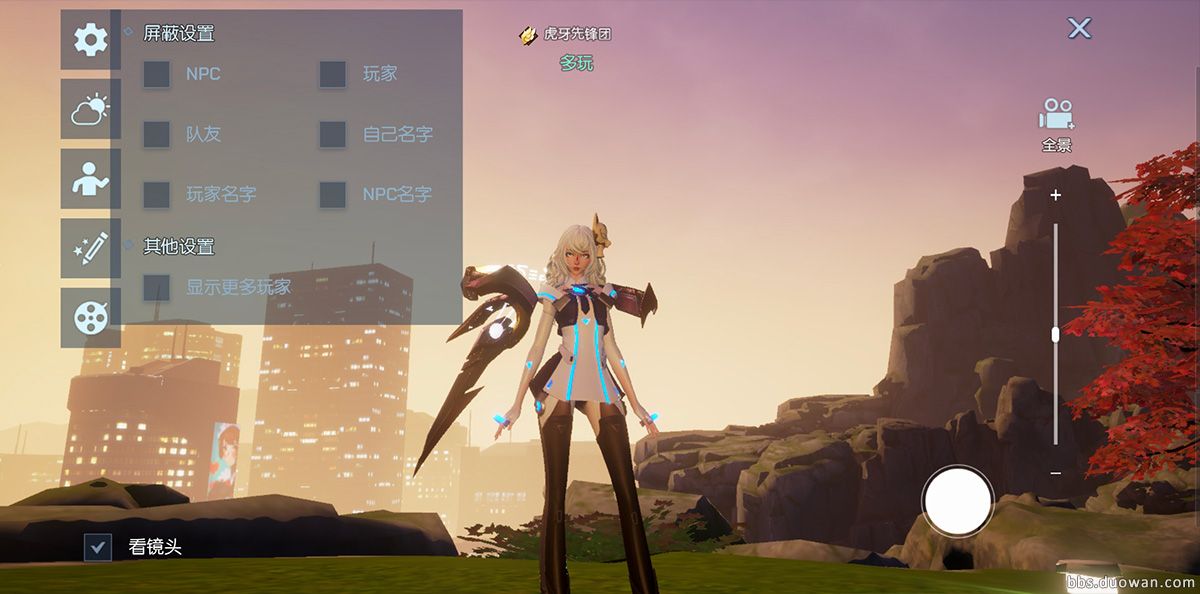Uncheck the 看镜头 checkbox
Image resolution: width=1200 pixels, height=594 pixels.
(98, 547)
